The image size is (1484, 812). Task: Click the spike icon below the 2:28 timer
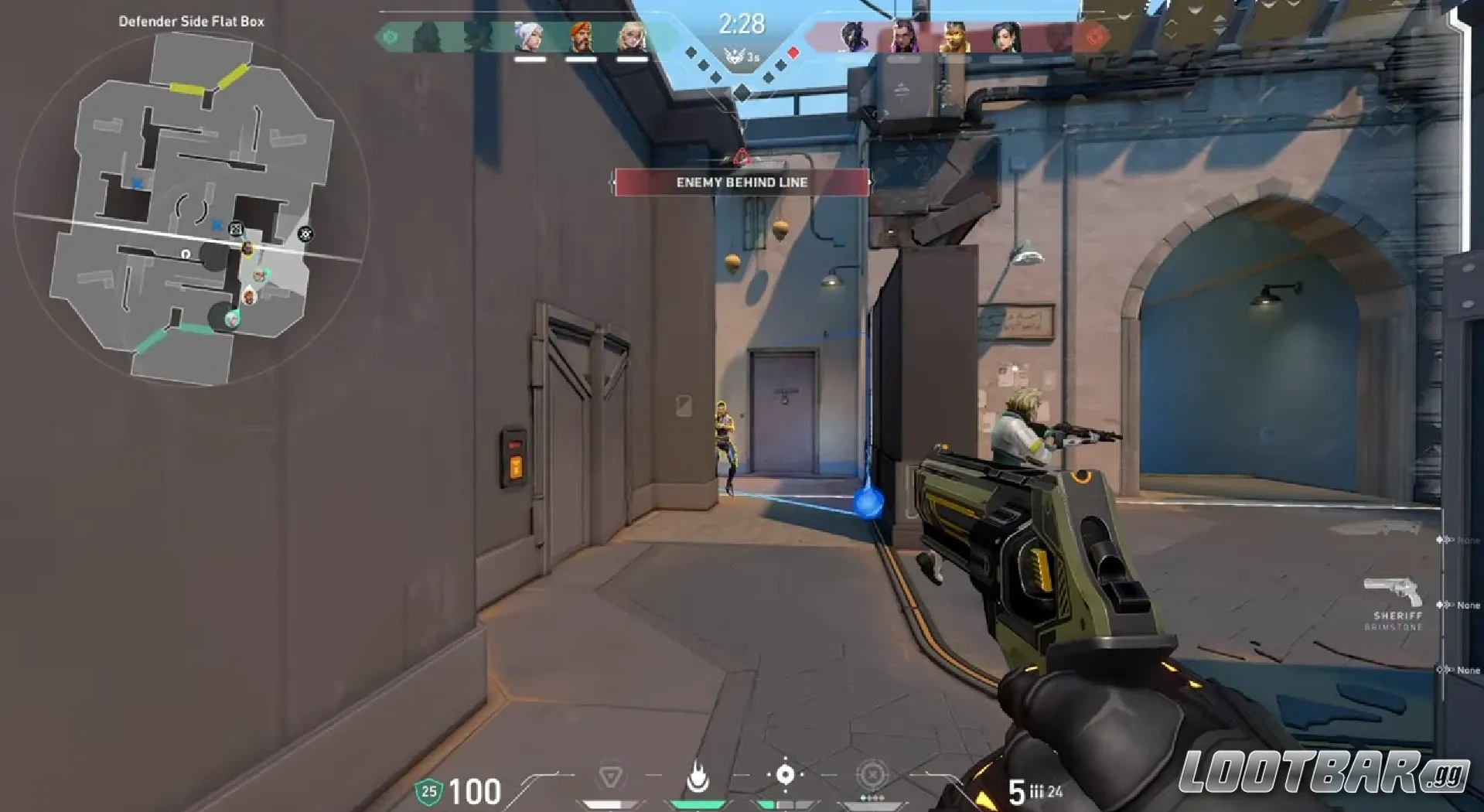pos(736,54)
